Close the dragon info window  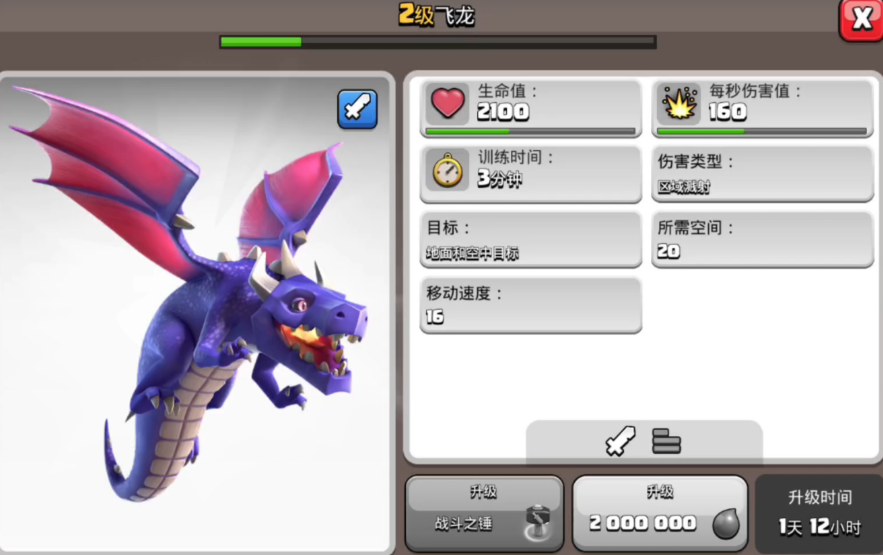(860, 18)
